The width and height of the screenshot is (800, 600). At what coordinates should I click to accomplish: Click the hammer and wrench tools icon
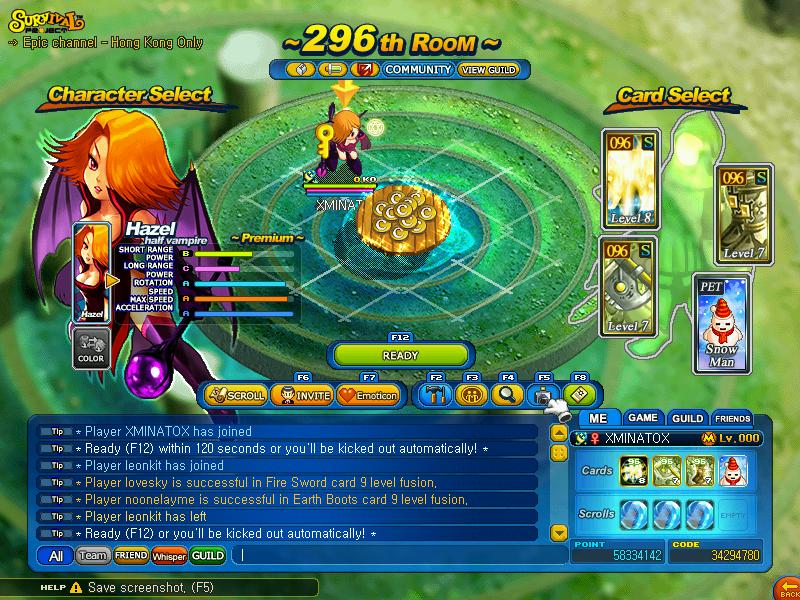435,395
